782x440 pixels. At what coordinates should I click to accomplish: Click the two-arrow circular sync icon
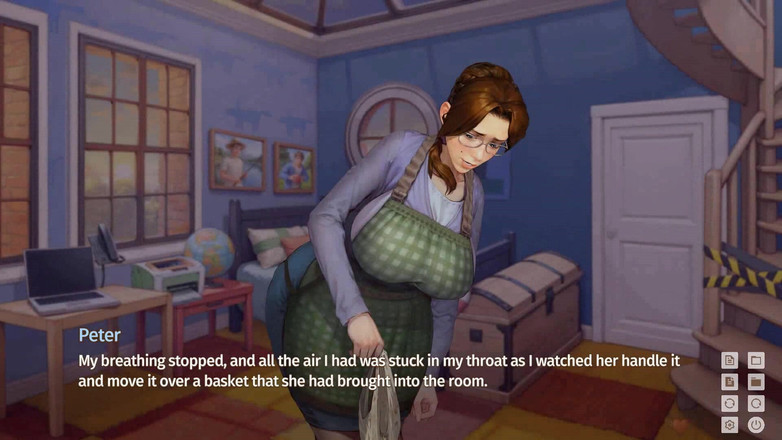pyautogui.click(x=730, y=404)
